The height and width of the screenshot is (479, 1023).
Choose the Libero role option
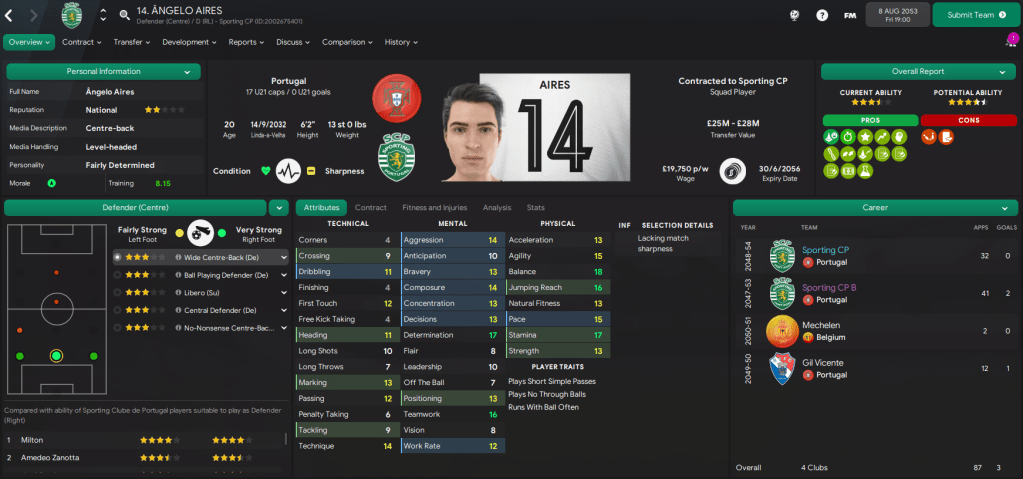202,292
